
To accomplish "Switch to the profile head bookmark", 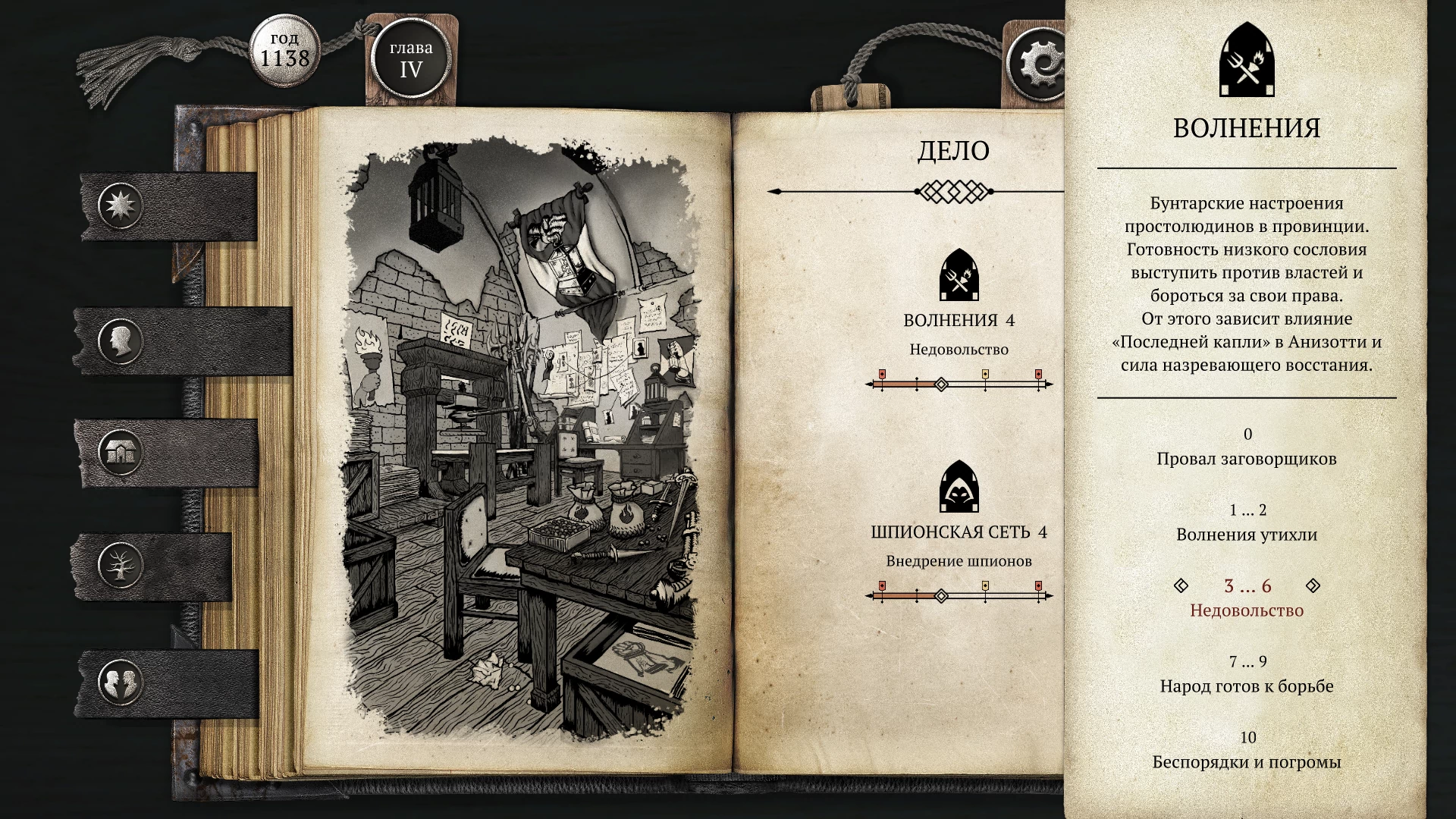I will coord(121,340).
